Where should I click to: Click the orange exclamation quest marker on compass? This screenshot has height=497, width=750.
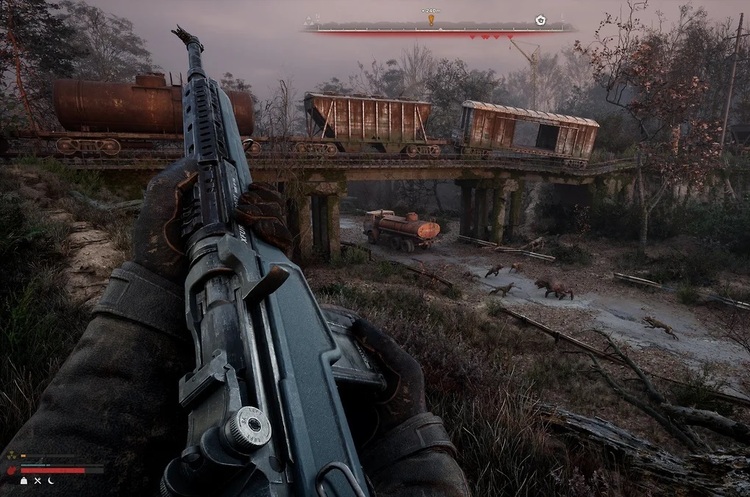[432, 19]
